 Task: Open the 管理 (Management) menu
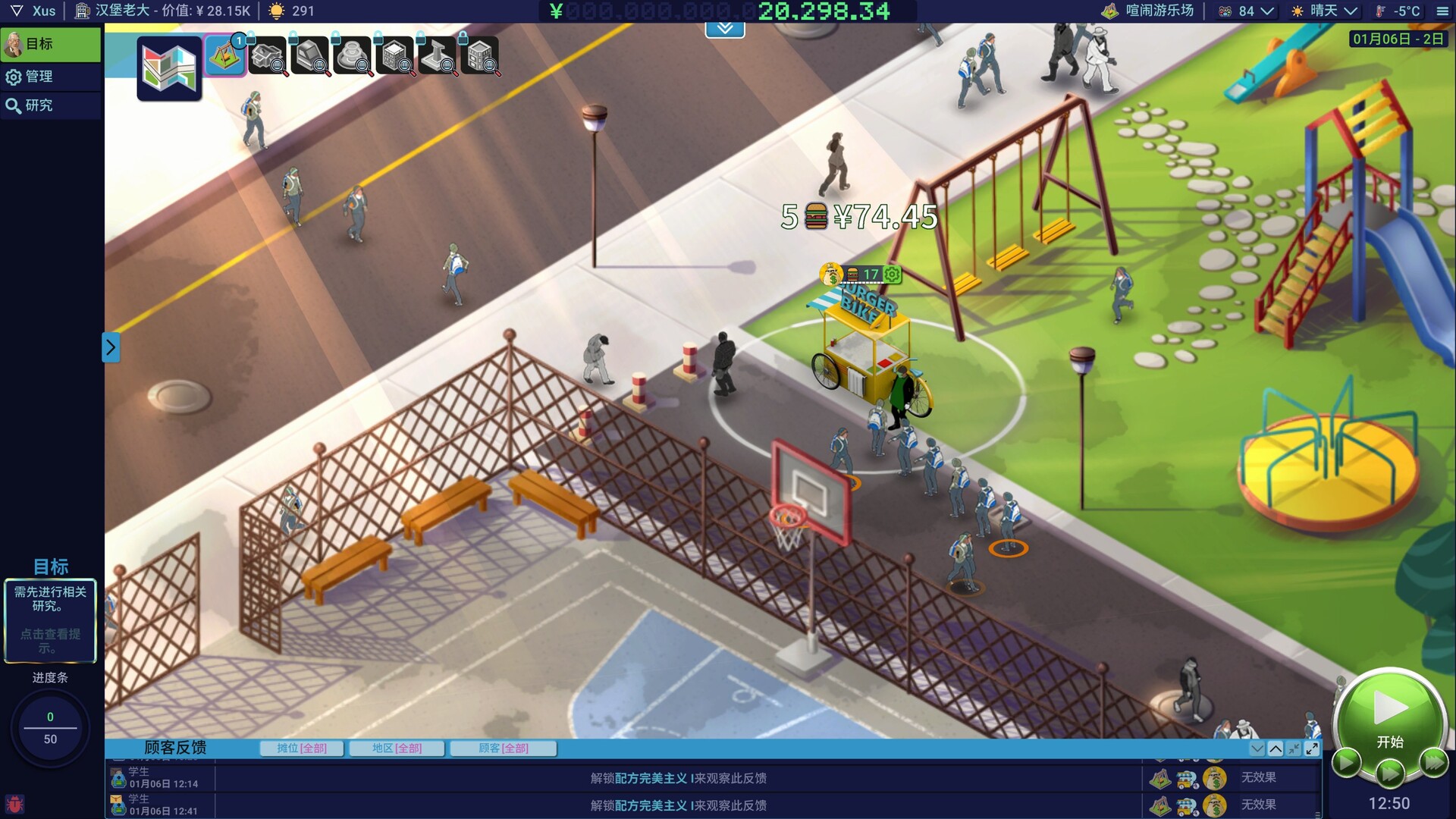click(x=50, y=77)
